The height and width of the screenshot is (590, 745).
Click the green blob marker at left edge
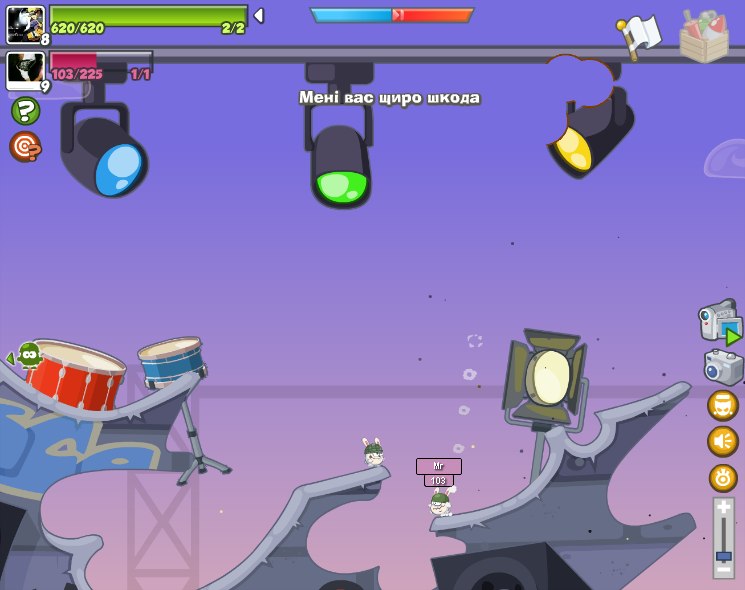(28, 354)
